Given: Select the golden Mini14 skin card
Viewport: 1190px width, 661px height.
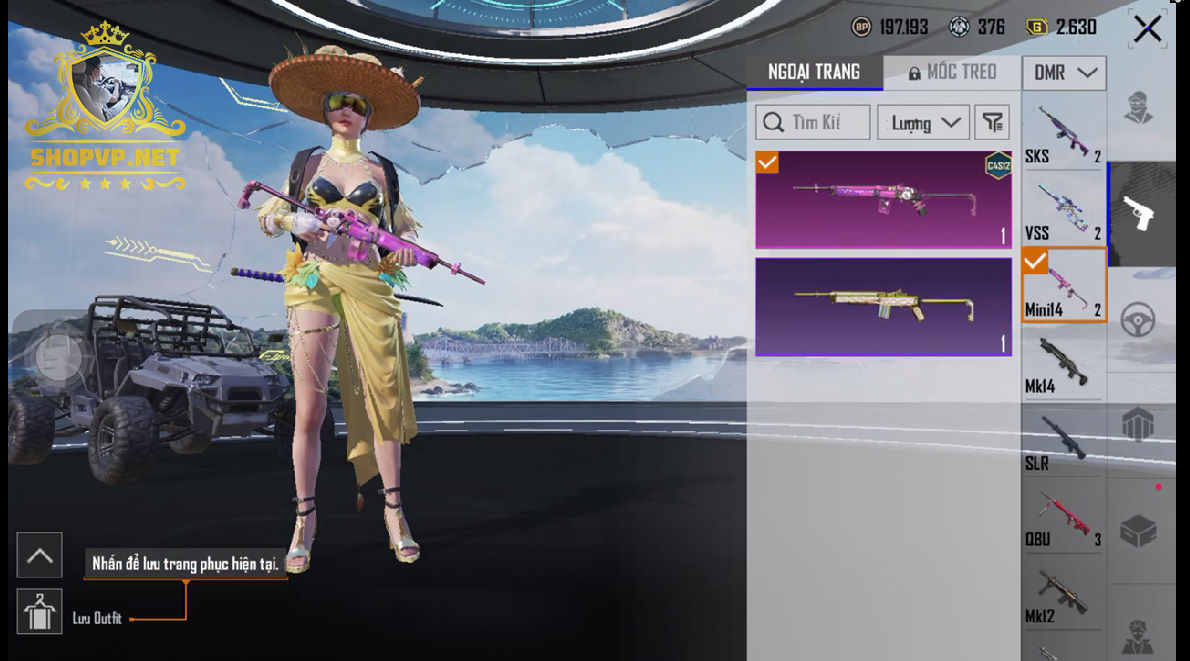Looking at the screenshot, I should pos(883,307).
